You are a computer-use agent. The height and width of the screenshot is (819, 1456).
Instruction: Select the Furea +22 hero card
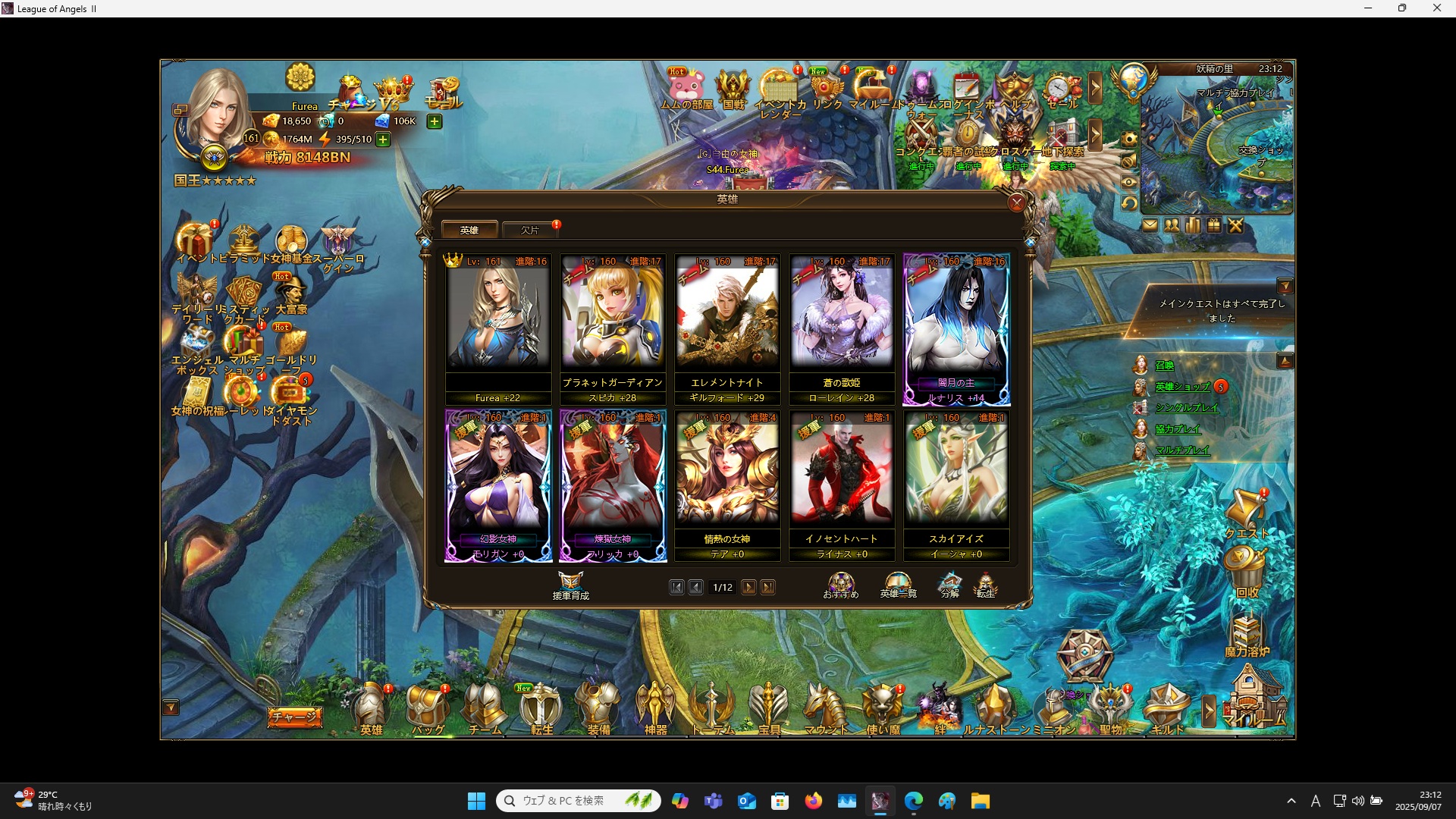[498, 328]
